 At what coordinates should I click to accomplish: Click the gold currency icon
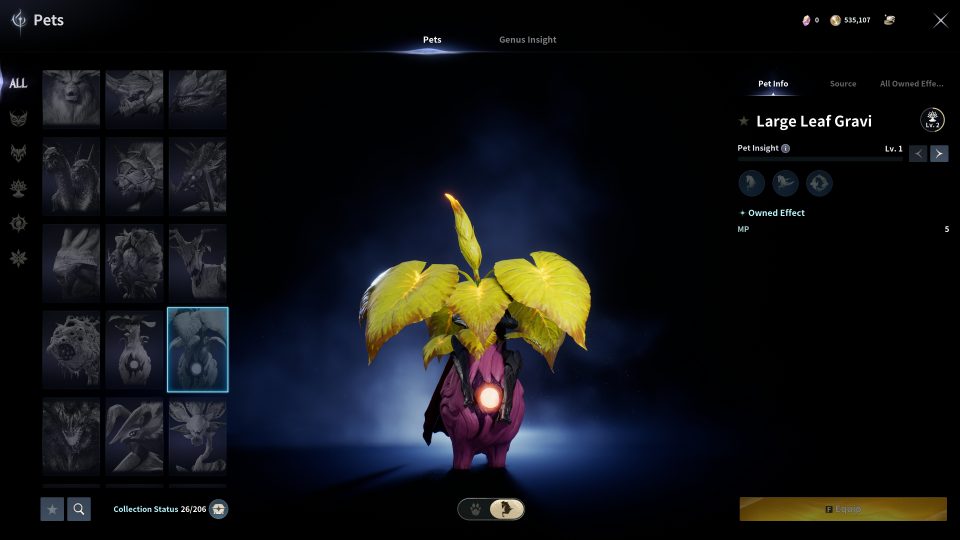pyautogui.click(x=835, y=20)
